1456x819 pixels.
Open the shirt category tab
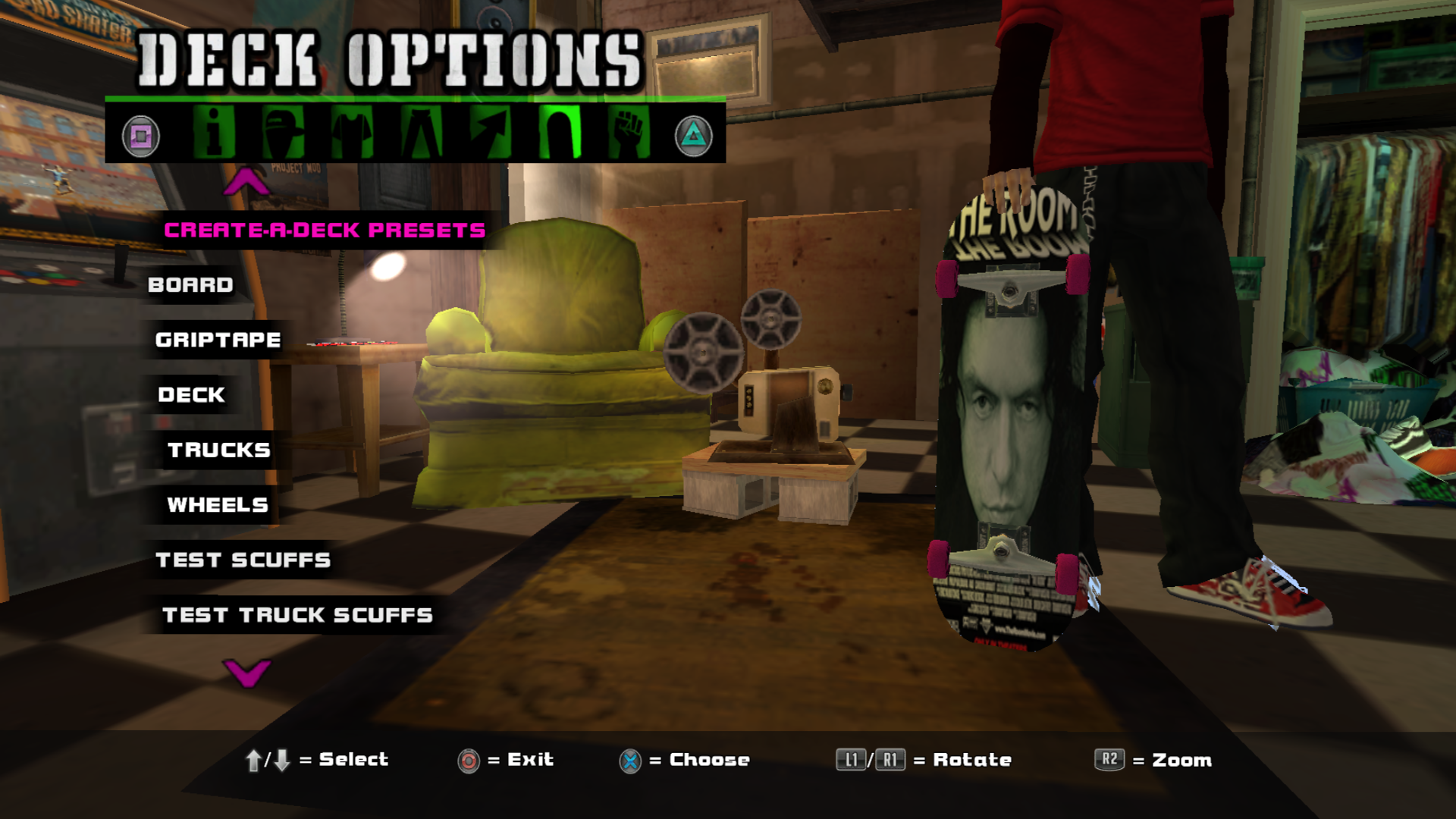(352, 132)
